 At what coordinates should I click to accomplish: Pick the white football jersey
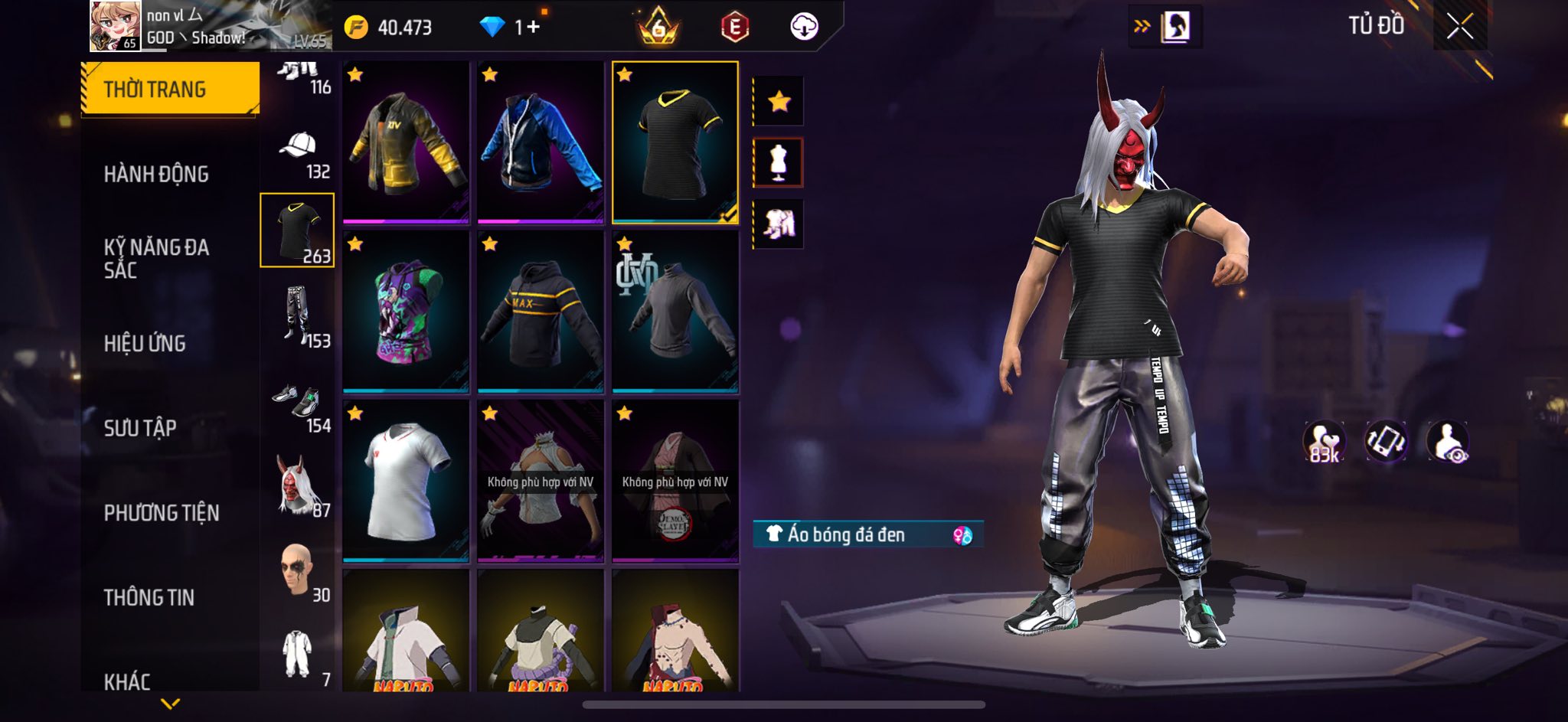tap(406, 481)
